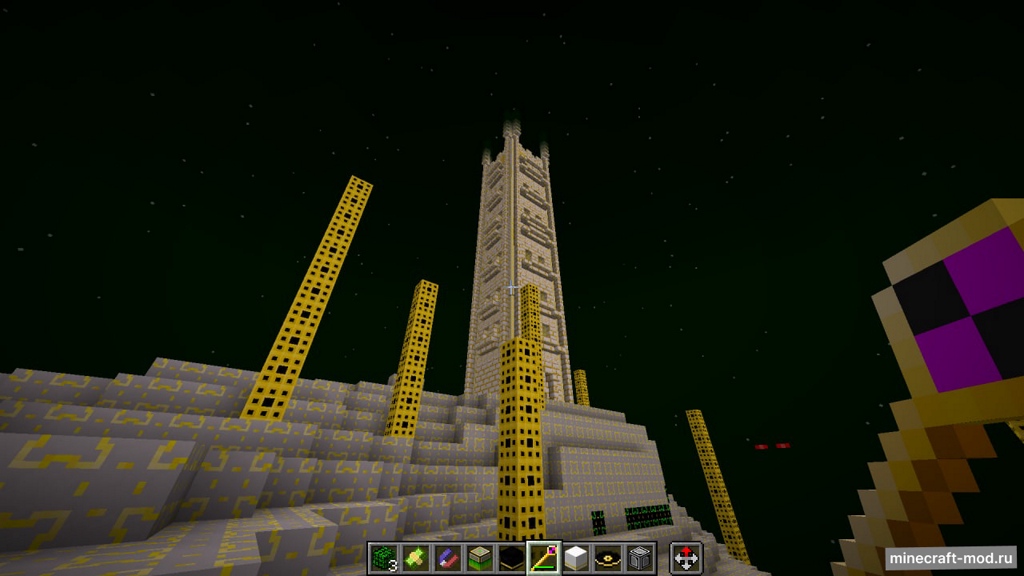1024x576 pixels.
Task: Pick the green-based machine block slot
Action: coord(479,558)
